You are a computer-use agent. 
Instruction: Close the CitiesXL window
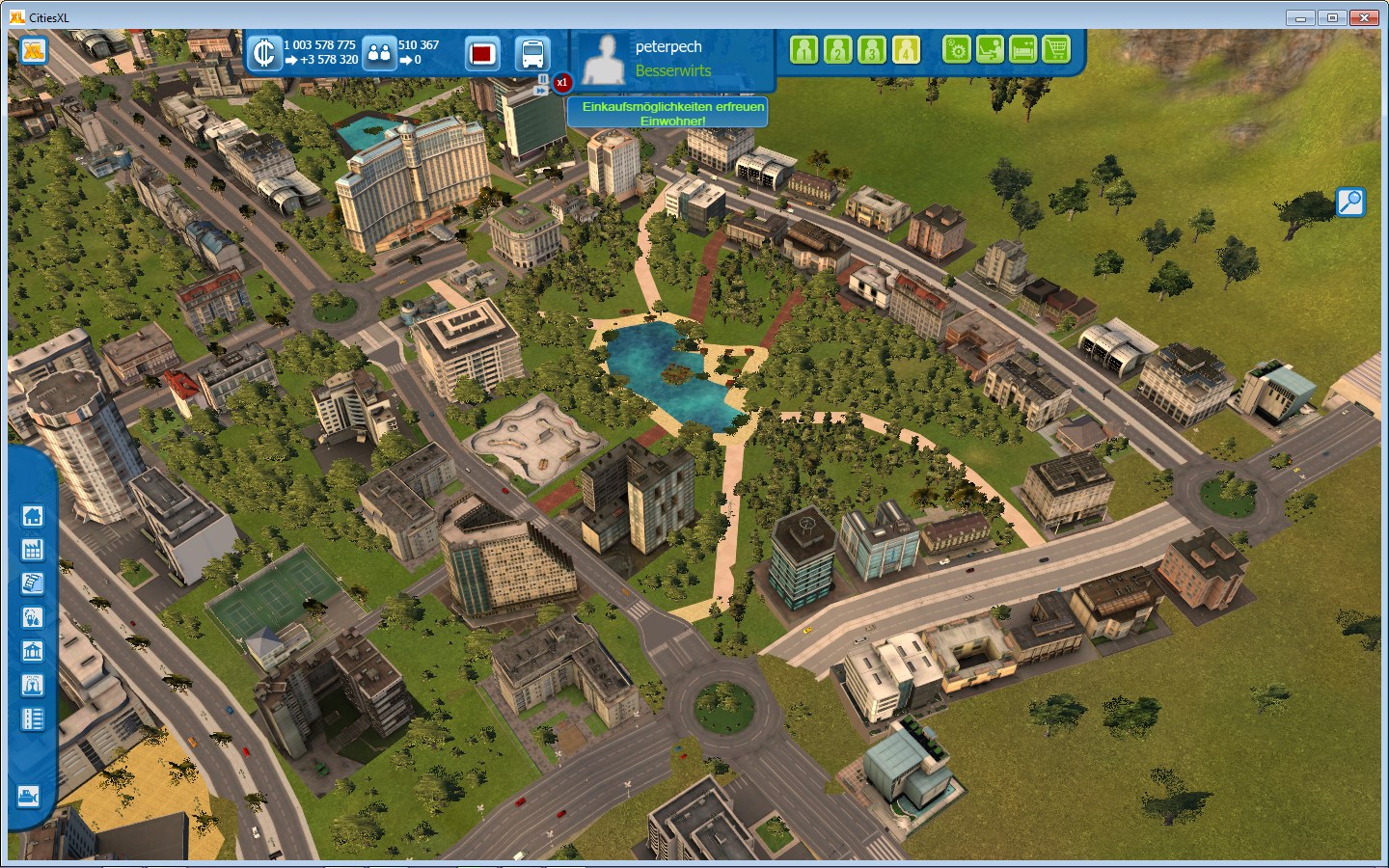click(x=1364, y=17)
